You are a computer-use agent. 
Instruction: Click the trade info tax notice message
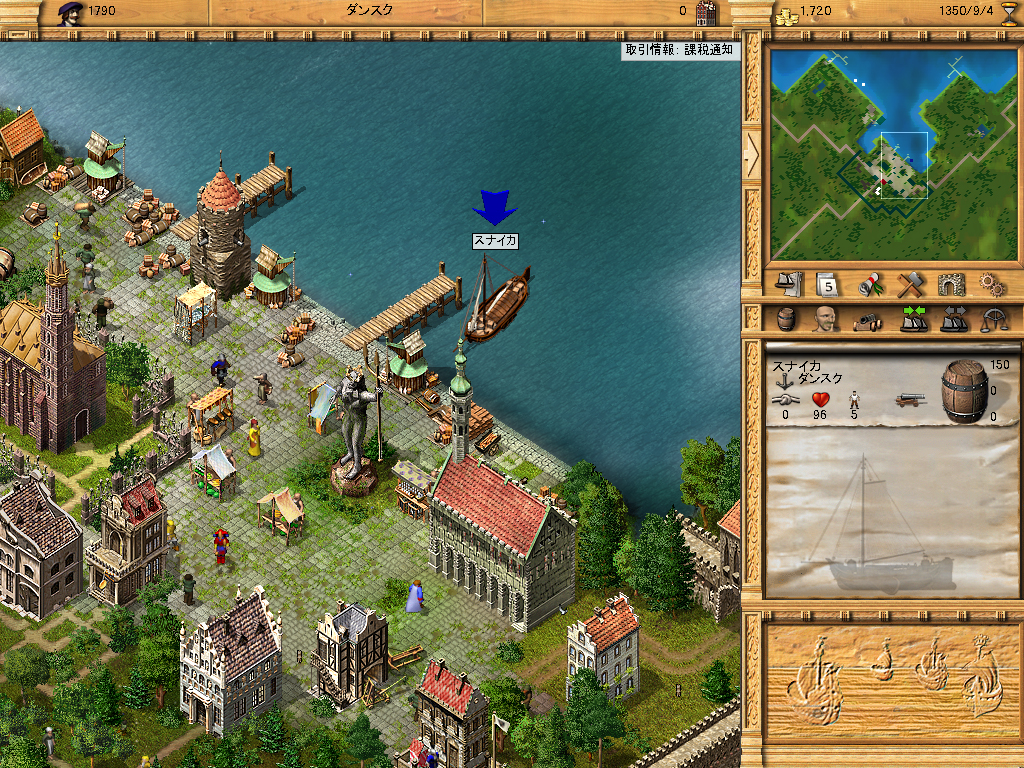click(x=681, y=50)
